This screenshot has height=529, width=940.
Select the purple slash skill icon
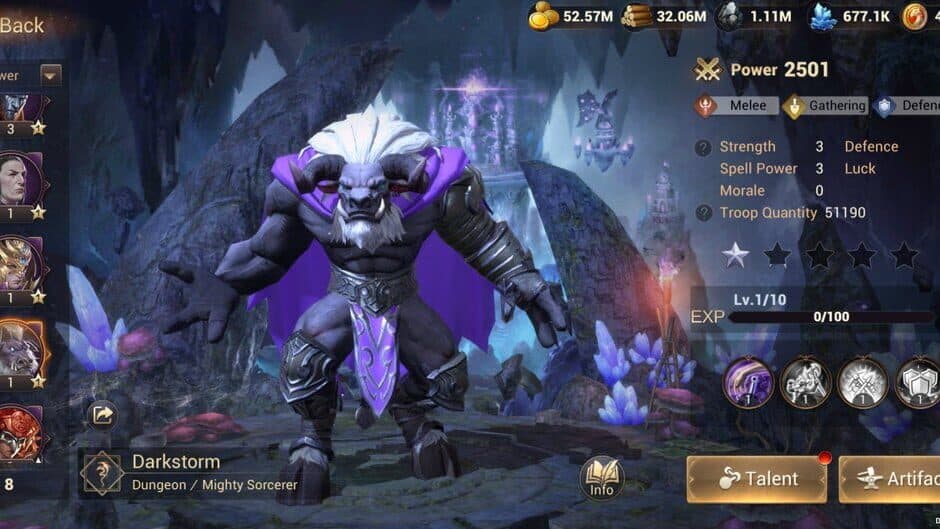[747, 381]
